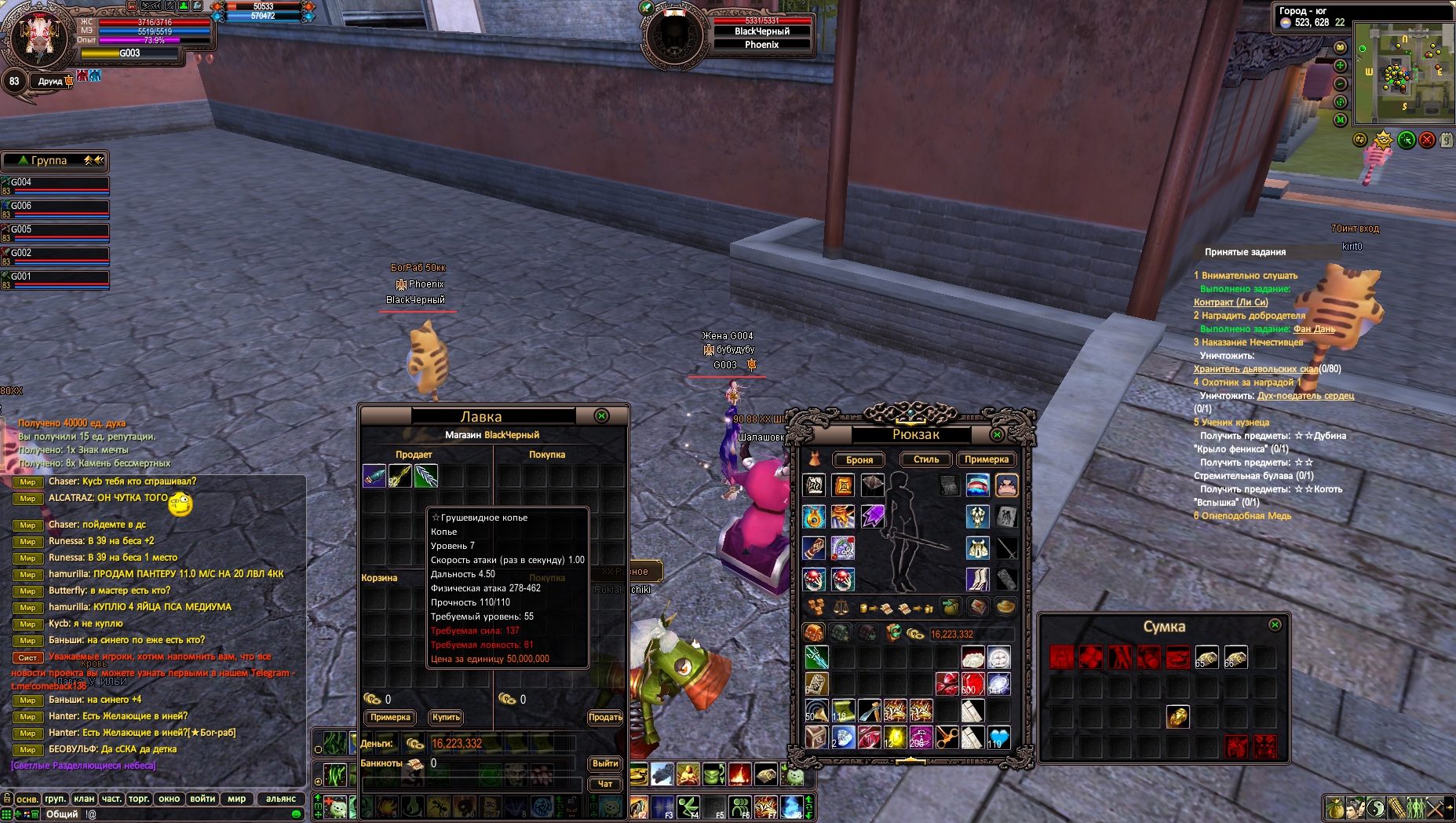Click the Продать button in the shop
This screenshot has height=823, width=1456.
pyautogui.click(x=605, y=717)
